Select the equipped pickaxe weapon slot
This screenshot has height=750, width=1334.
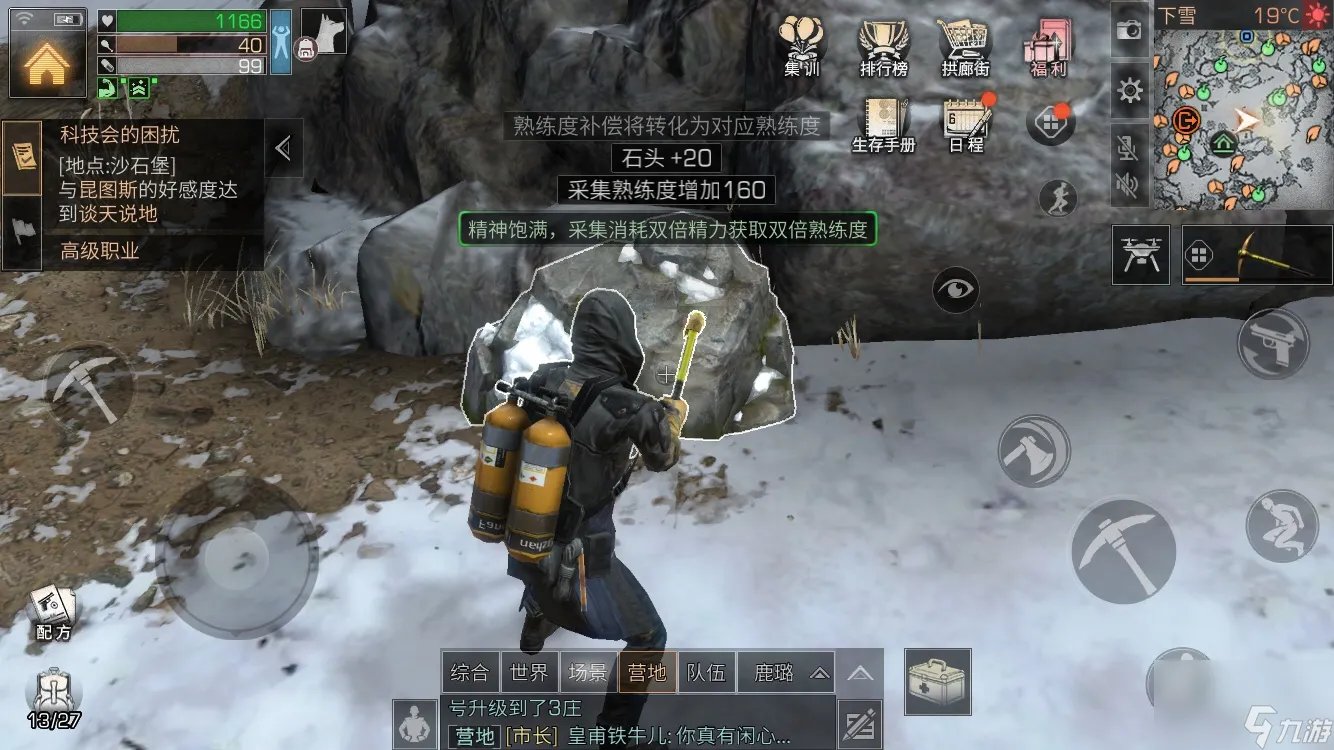click(x=1255, y=256)
